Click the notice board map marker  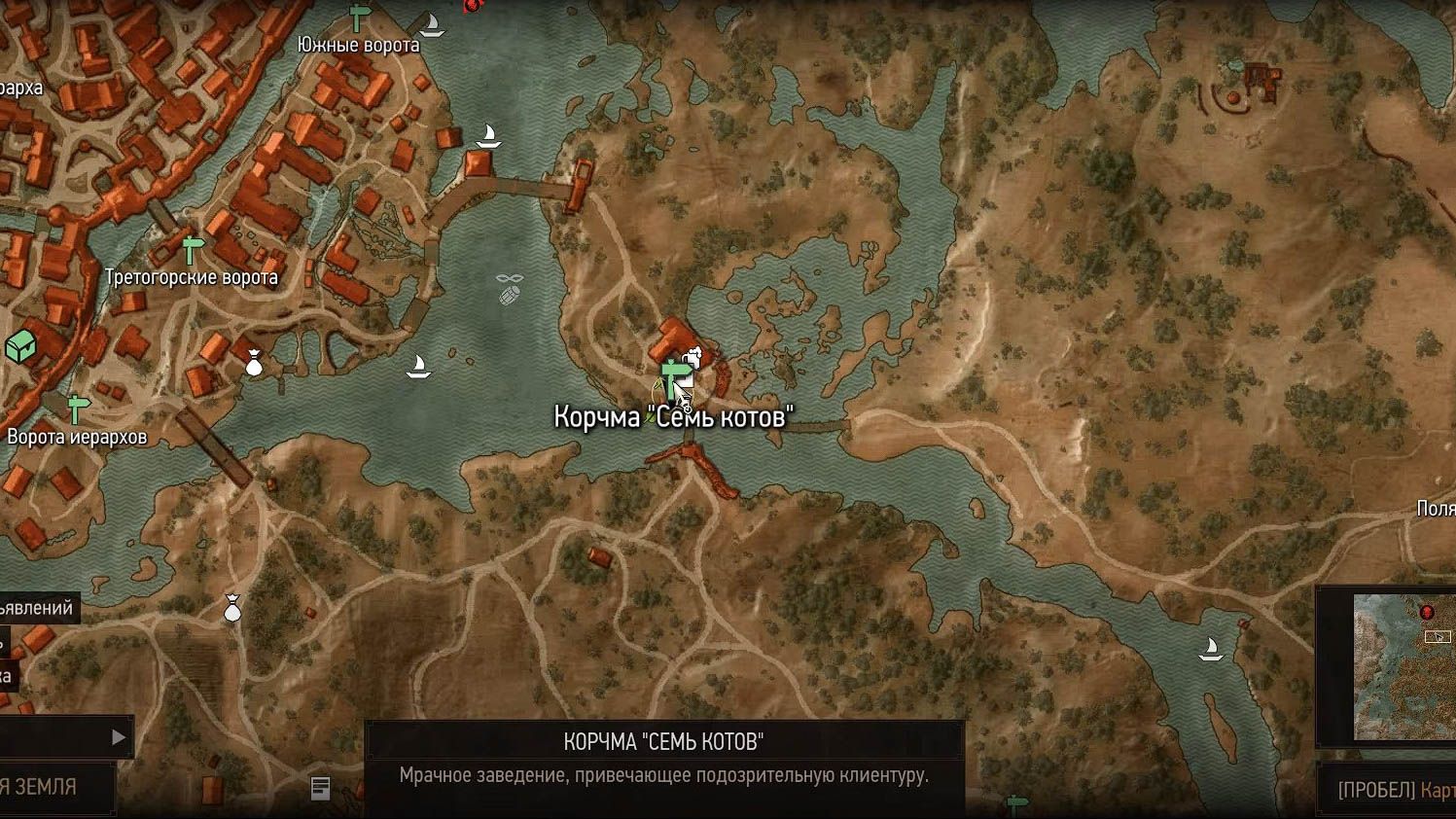pyautogui.click(x=320, y=788)
